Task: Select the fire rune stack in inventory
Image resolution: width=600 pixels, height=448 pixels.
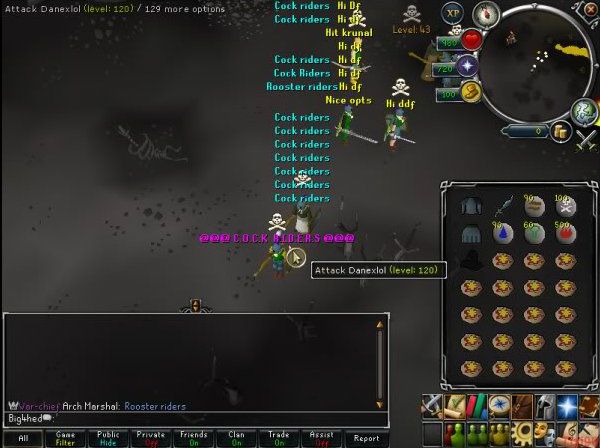Action: [565, 234]
